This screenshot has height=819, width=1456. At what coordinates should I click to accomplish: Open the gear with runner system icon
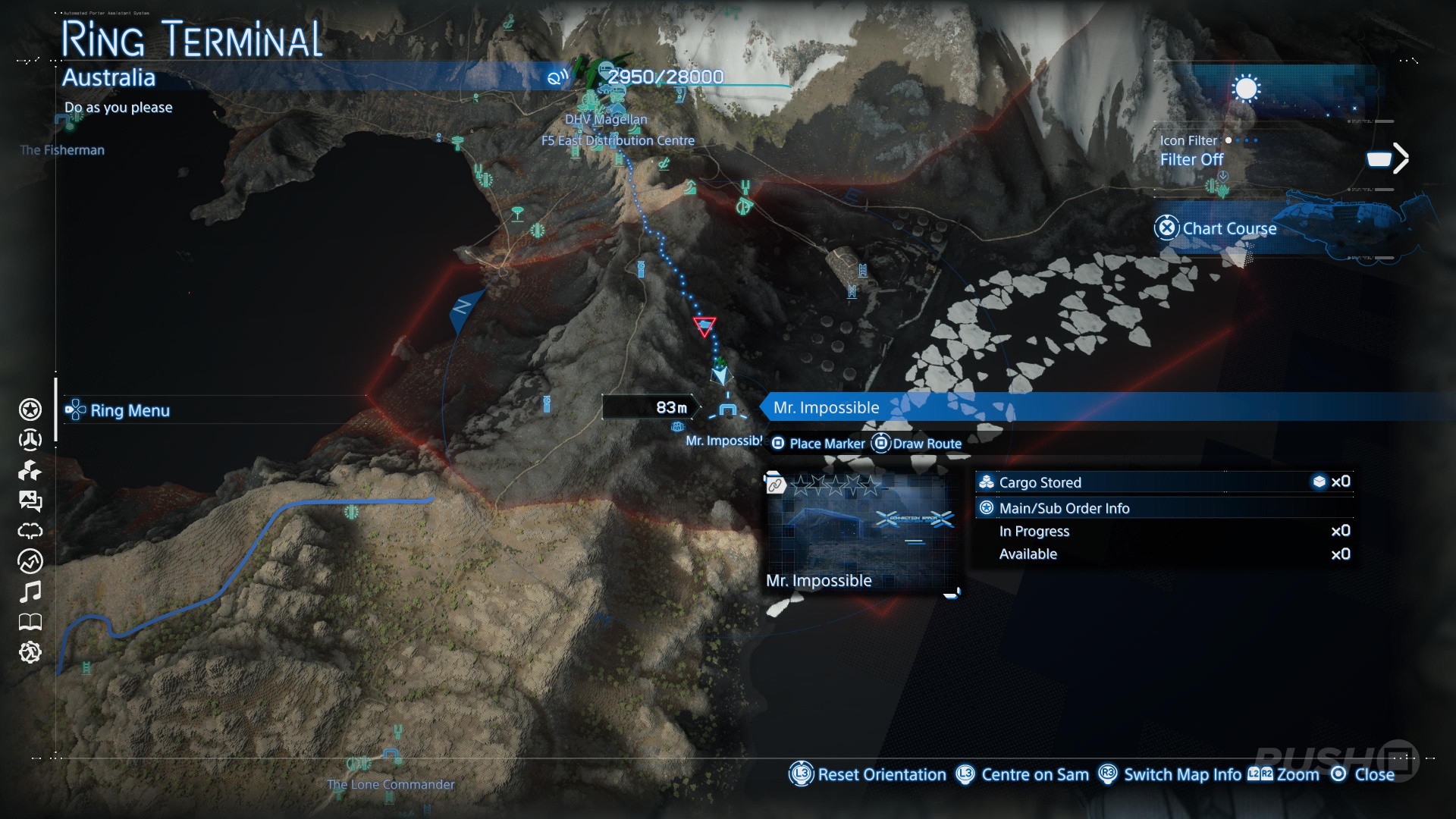coord(30,652)
